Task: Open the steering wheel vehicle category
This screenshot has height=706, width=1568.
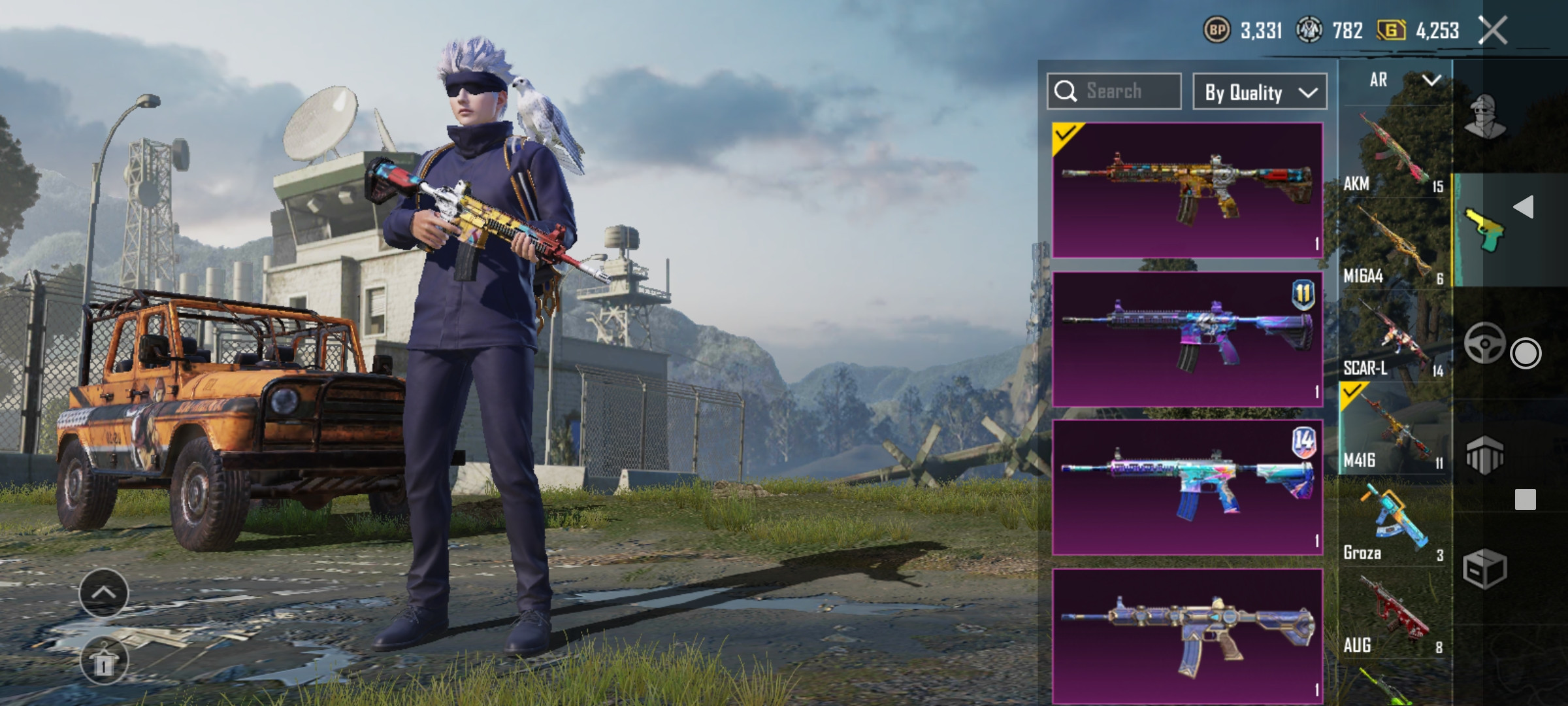Action: coord(1484,343)
